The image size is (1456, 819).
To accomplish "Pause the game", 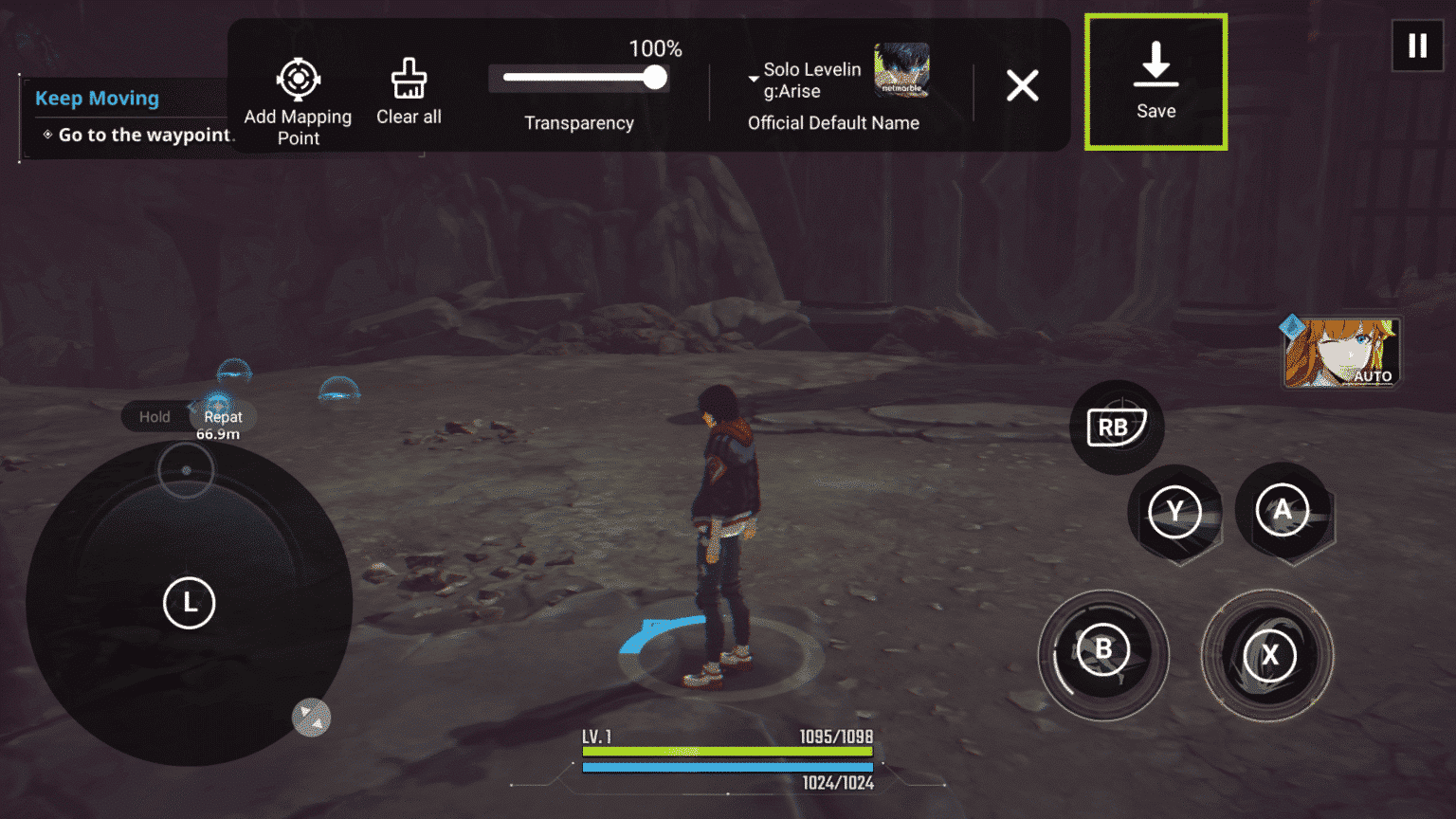I will coord(1417,45).
